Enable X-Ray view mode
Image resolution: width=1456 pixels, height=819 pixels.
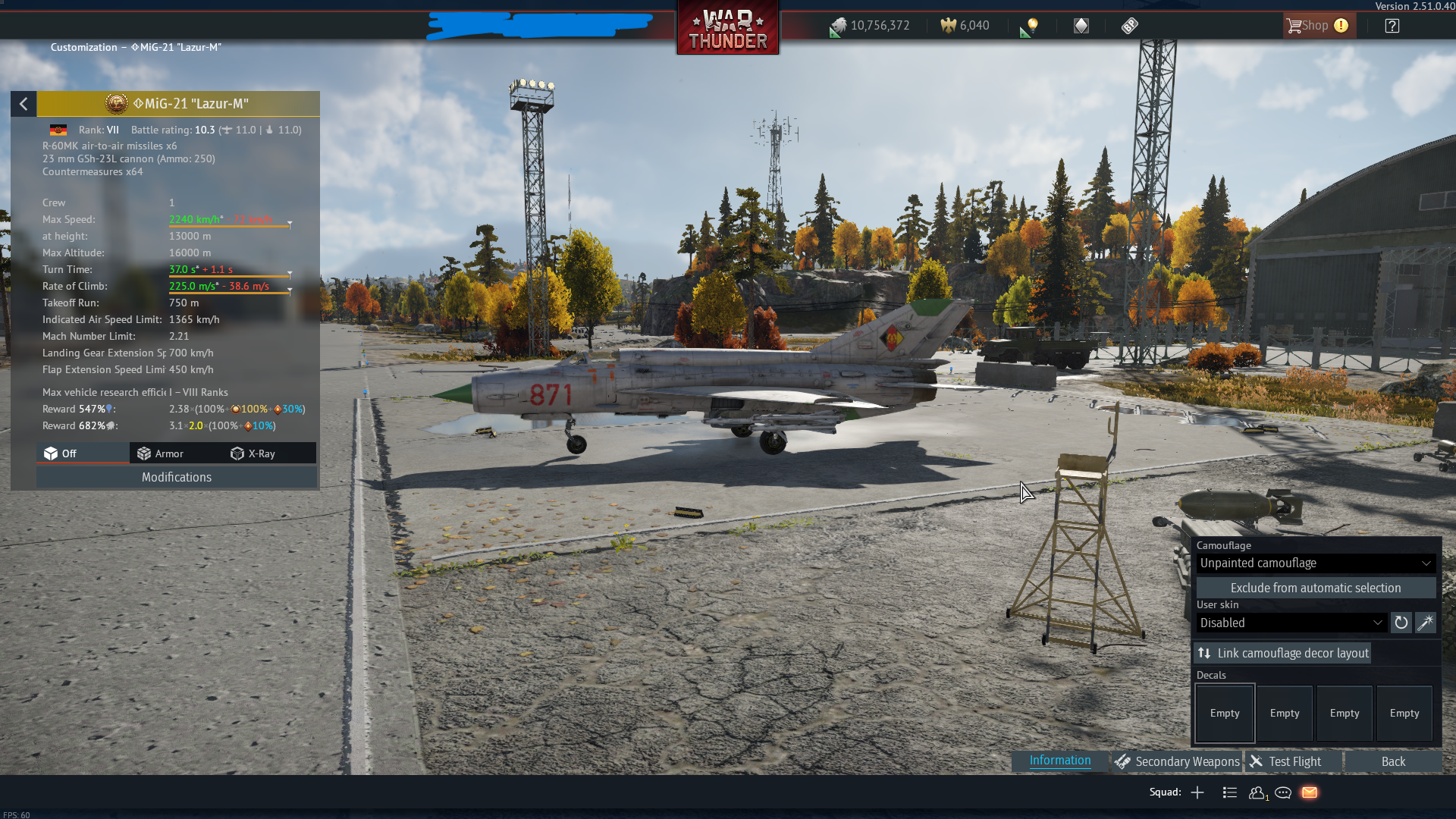(253, 453)
